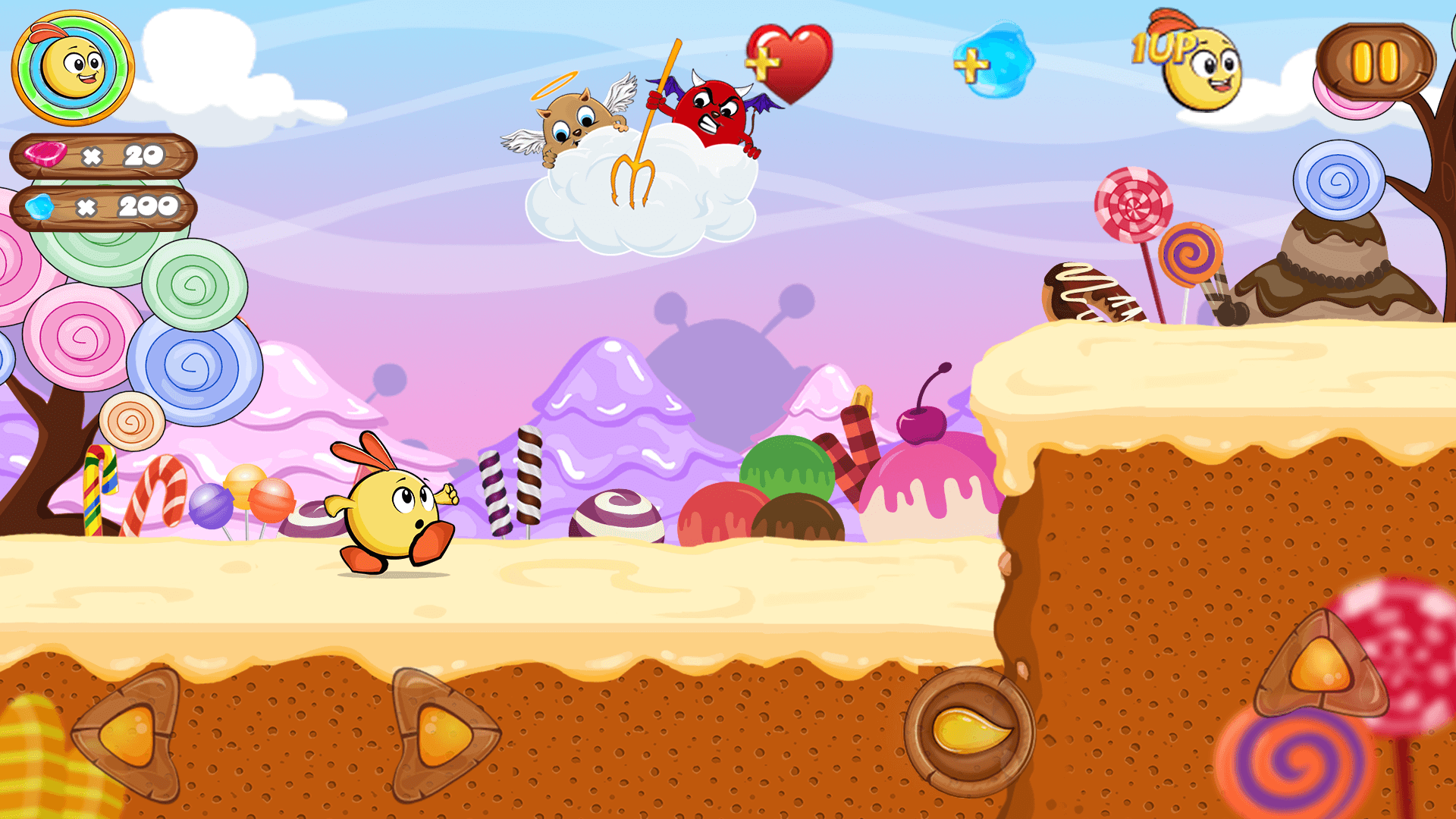Image resolution: width=1456 pixels, height=819 pixels.
Task: Click the player avatar portrait icon
Action: coord(72,68)
